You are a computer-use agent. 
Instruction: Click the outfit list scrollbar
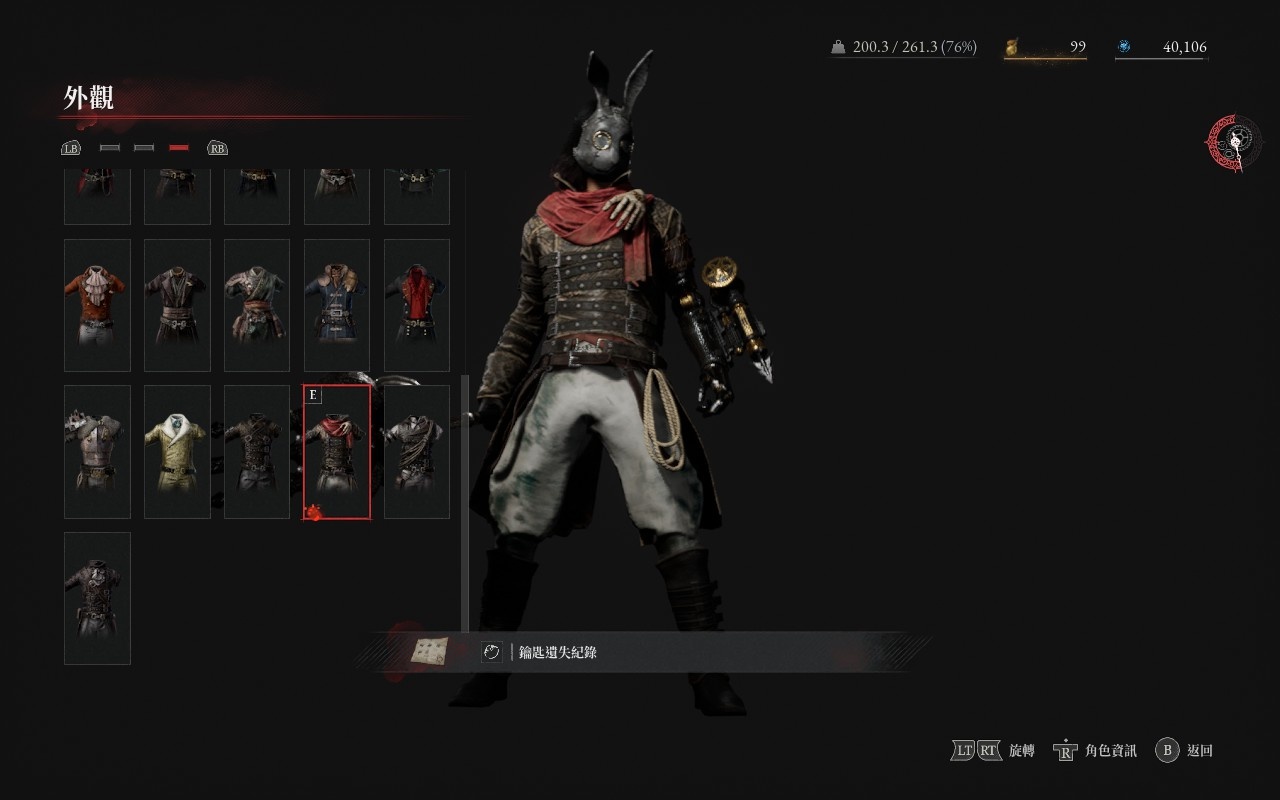click(x=464, y=500)
